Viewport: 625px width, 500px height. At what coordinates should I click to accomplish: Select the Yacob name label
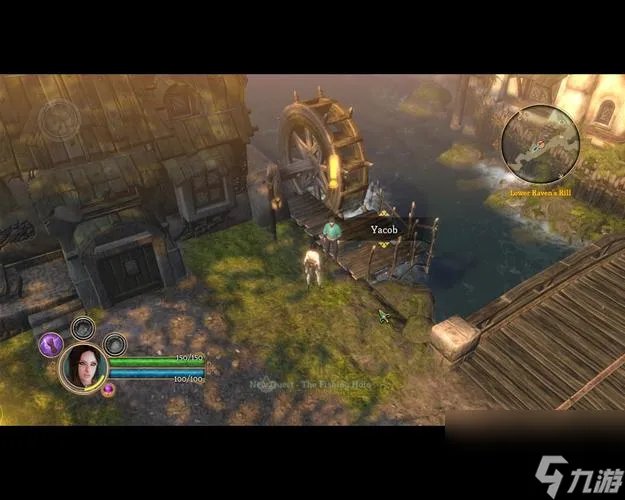coord(384,229)
